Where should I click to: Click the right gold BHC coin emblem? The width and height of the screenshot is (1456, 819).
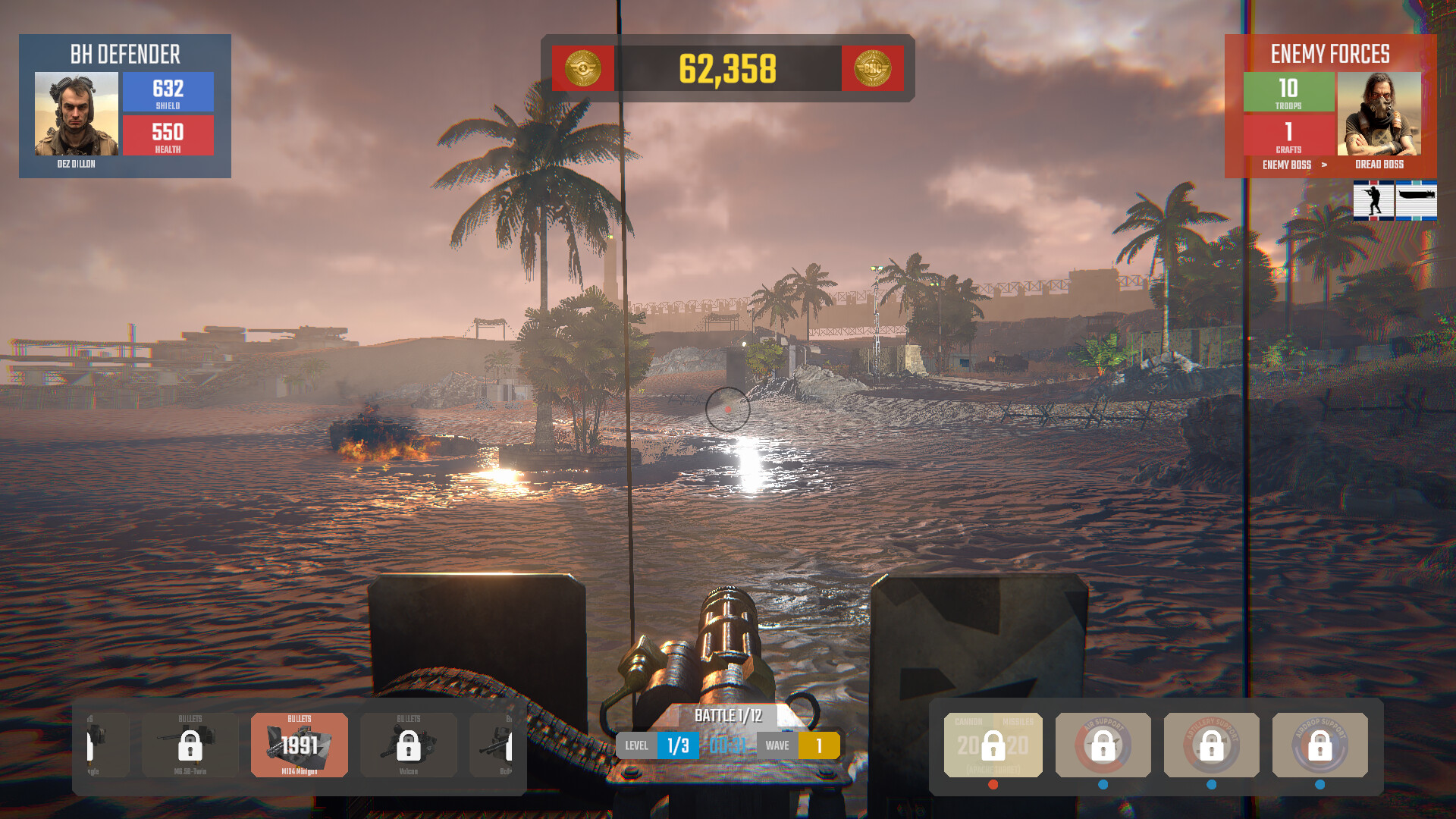[x=873, y=69]
